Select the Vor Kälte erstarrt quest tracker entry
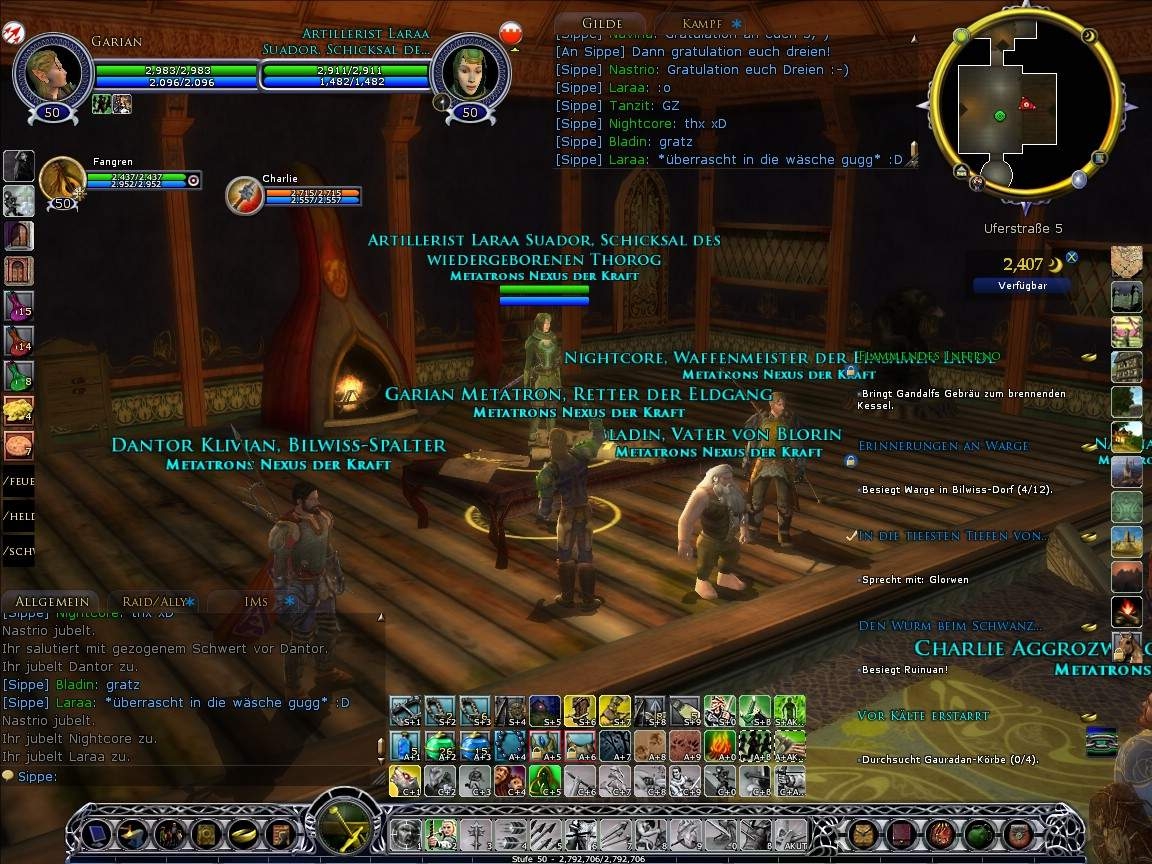The image size is (1152, 864). click(923, 716)
